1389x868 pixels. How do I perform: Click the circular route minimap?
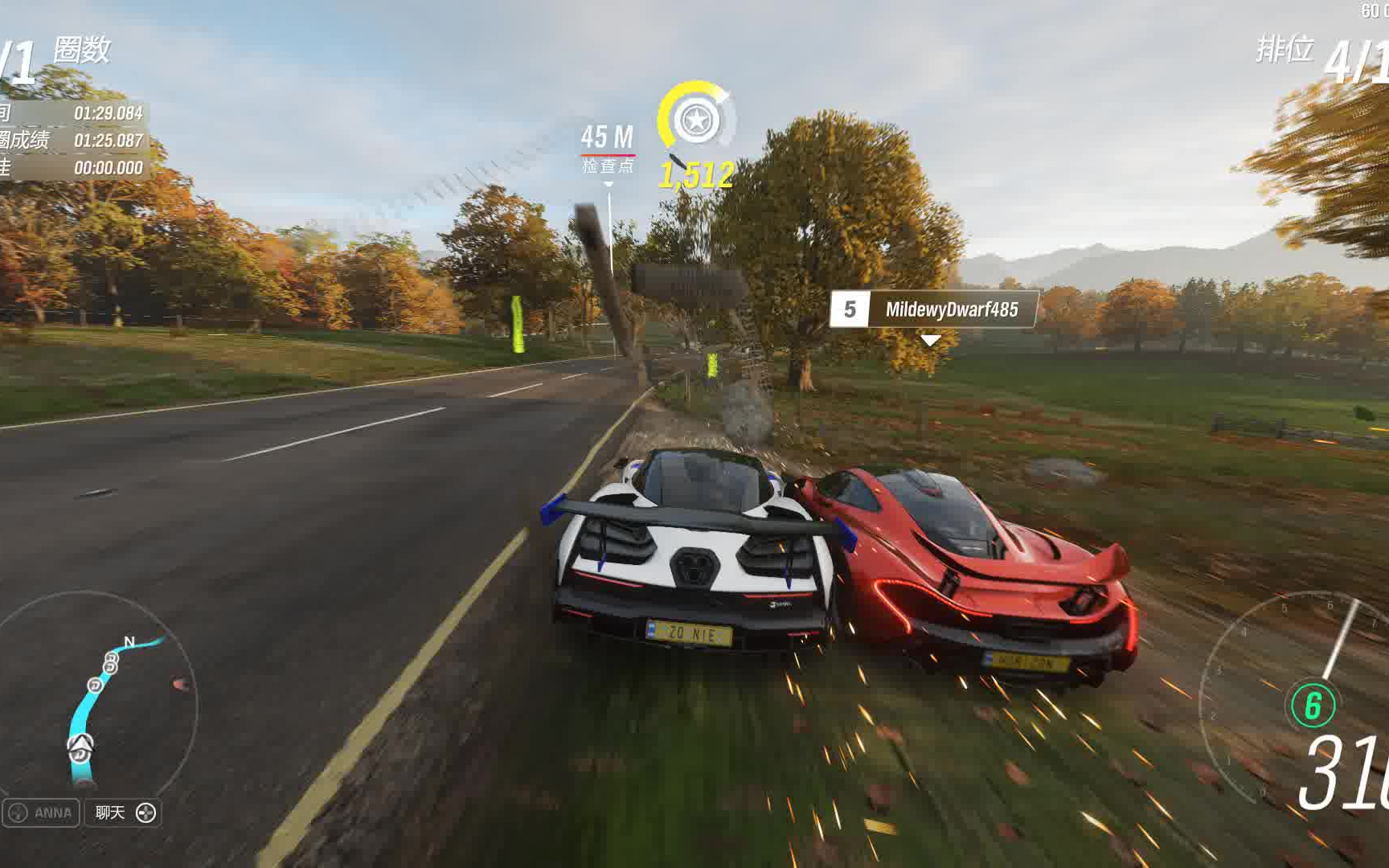click(x=98, y=698)
